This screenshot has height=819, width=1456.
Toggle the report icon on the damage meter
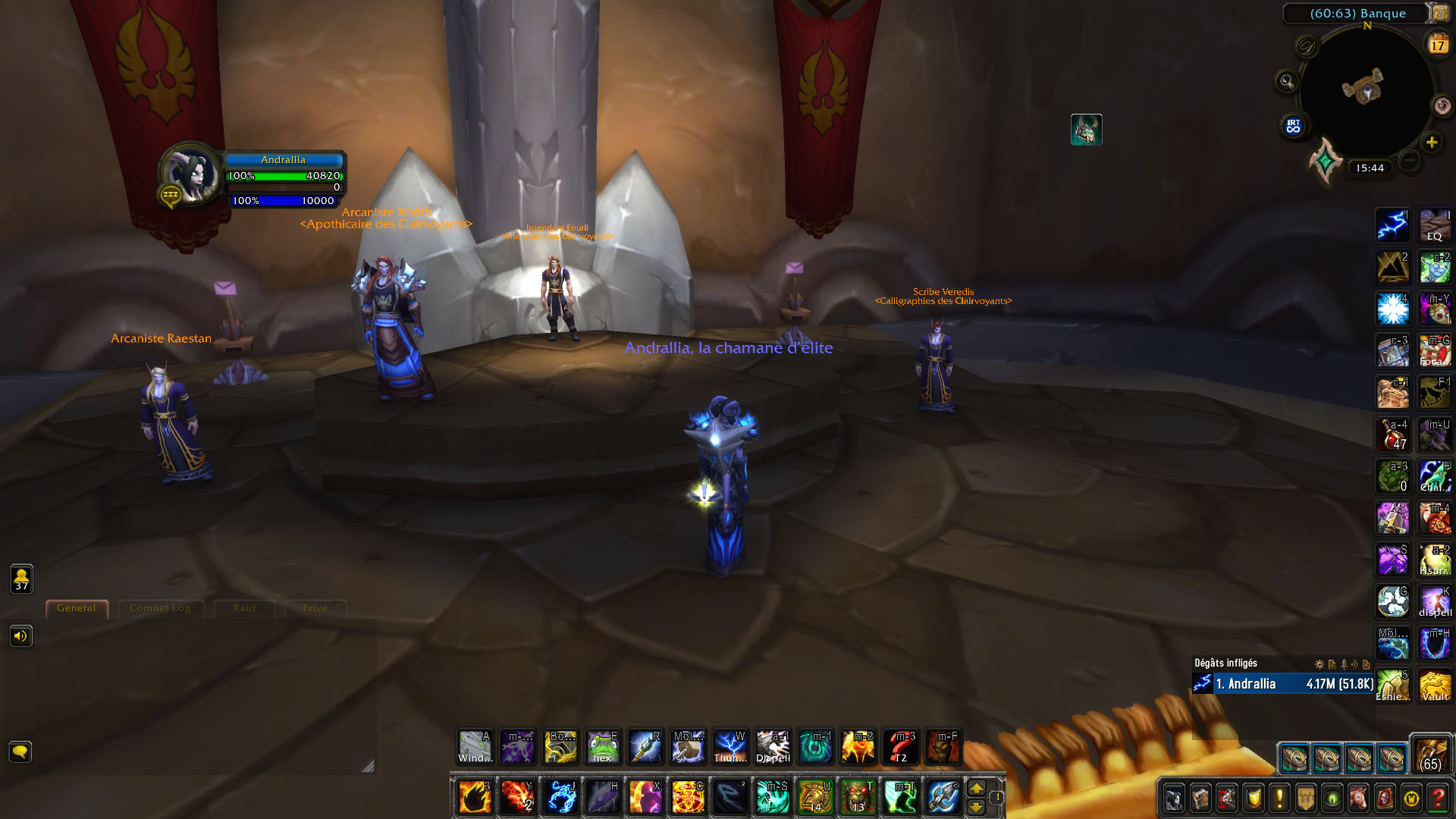[1332, 664]
